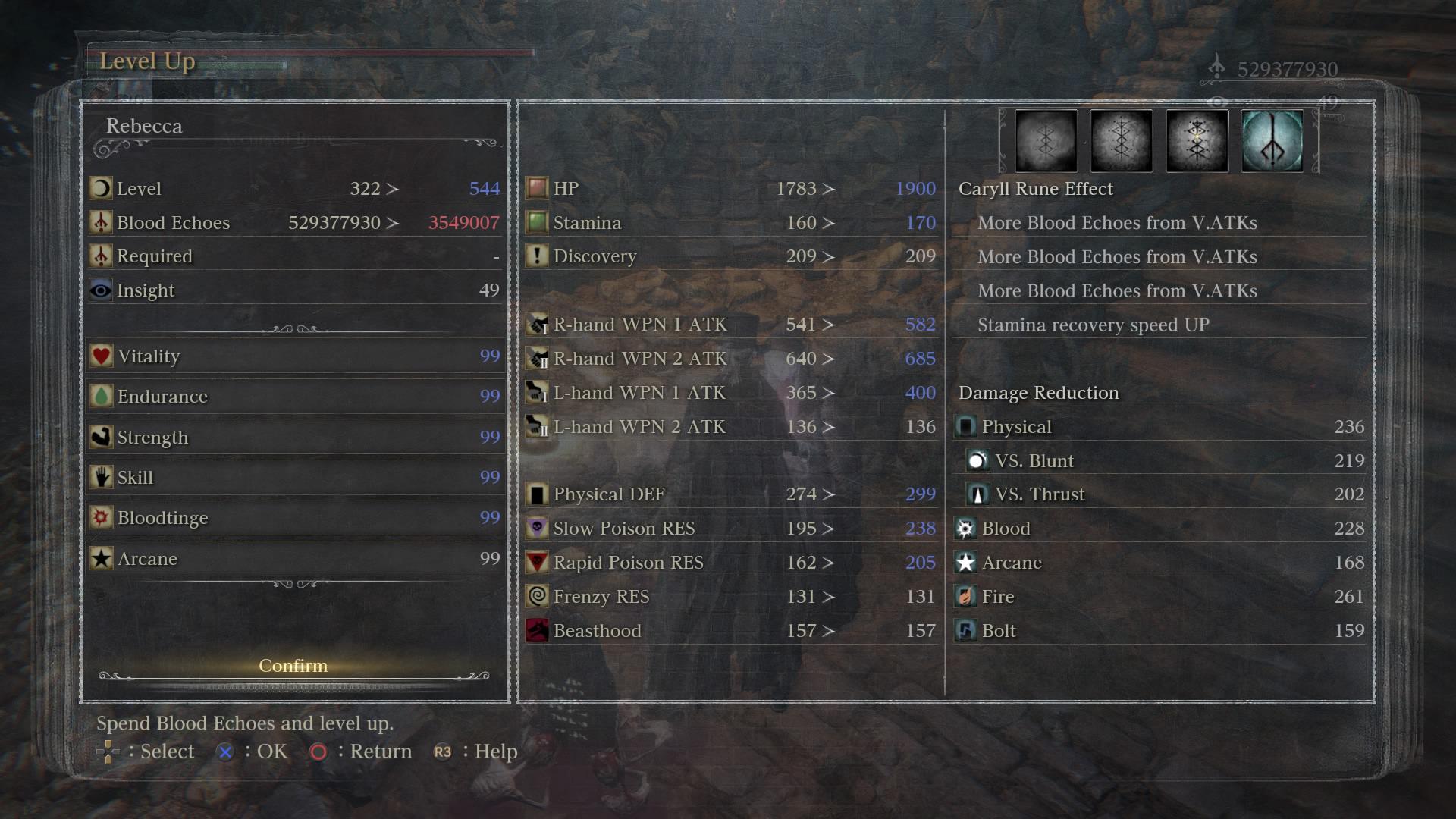The image size is (1456, 819).
Task: Click the Endurance droplet icon
Action: (x=102, y=396)
